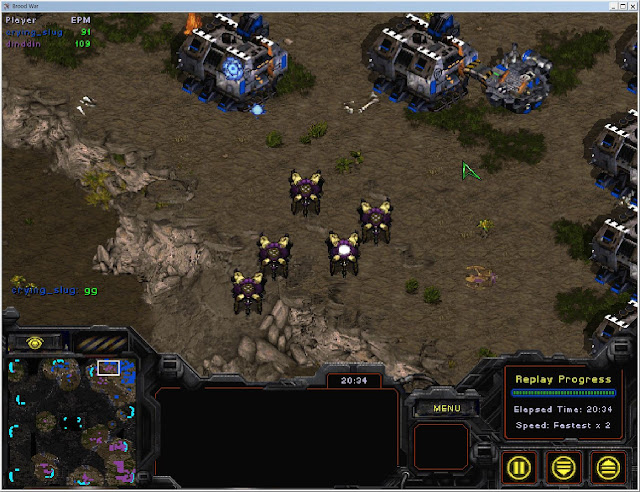Slow down the replay speed
640x492 pixels.
tap(564, 466)
